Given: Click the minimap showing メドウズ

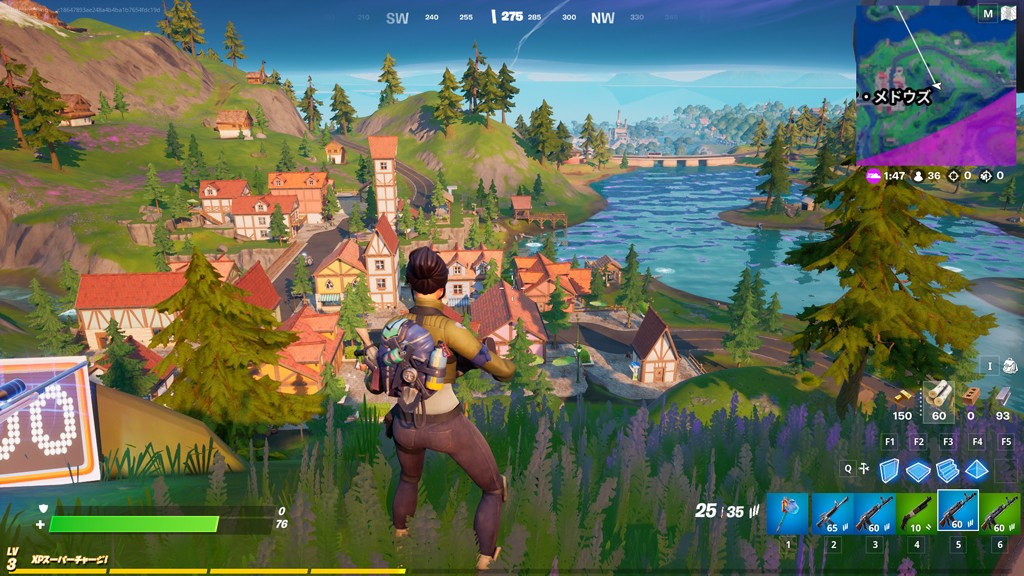Looking at the screenshot, I should pos(934,85).
